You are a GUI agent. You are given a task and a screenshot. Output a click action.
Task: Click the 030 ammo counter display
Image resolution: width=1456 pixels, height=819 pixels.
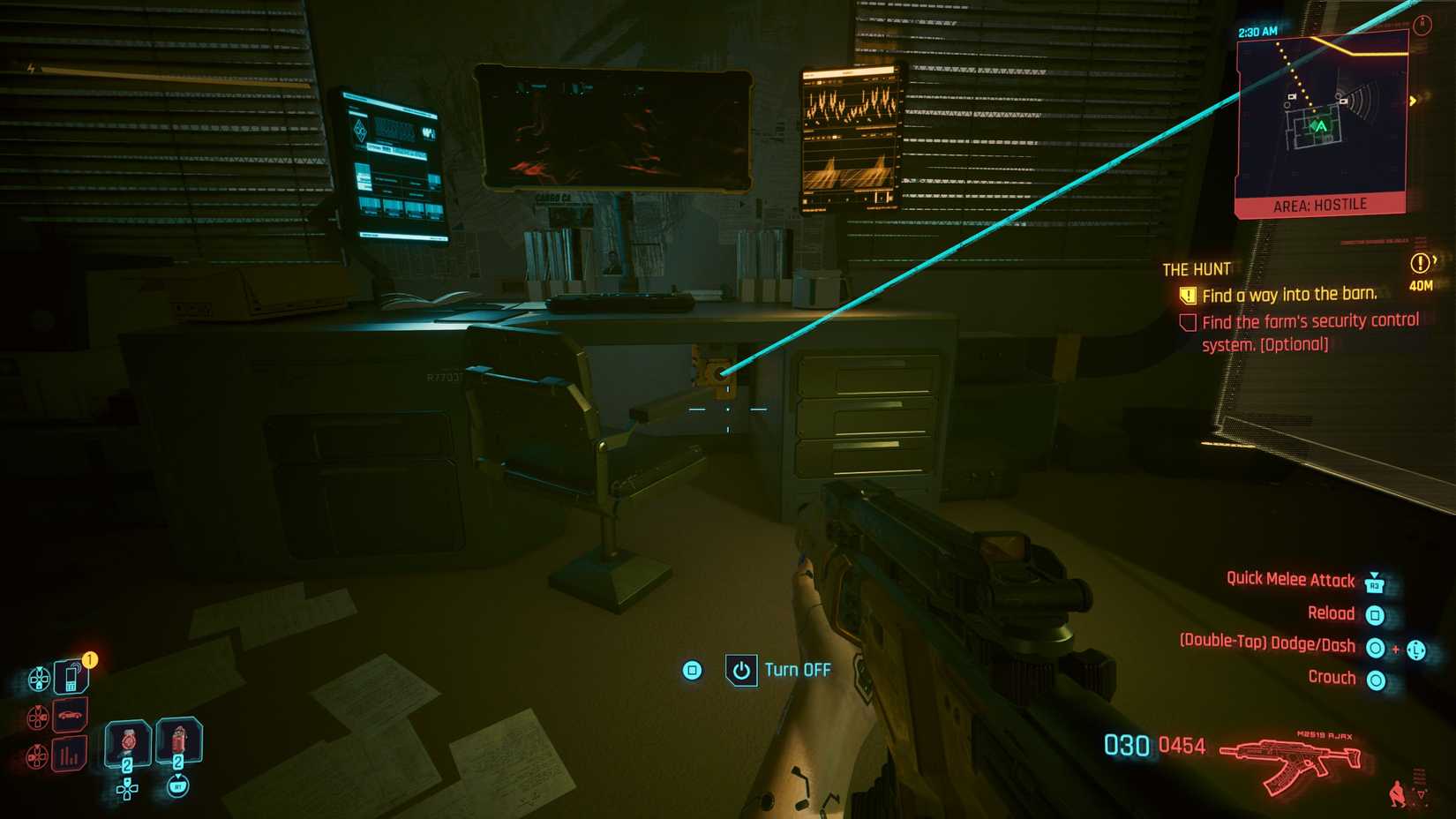1126,744
